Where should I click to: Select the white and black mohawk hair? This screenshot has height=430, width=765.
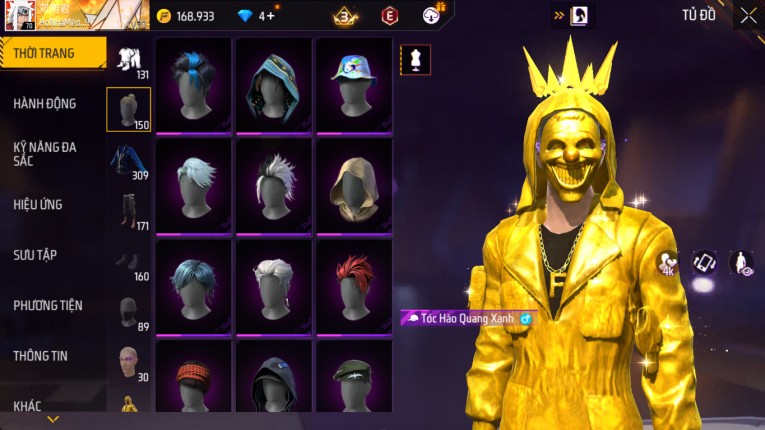(x=274, y=185)
